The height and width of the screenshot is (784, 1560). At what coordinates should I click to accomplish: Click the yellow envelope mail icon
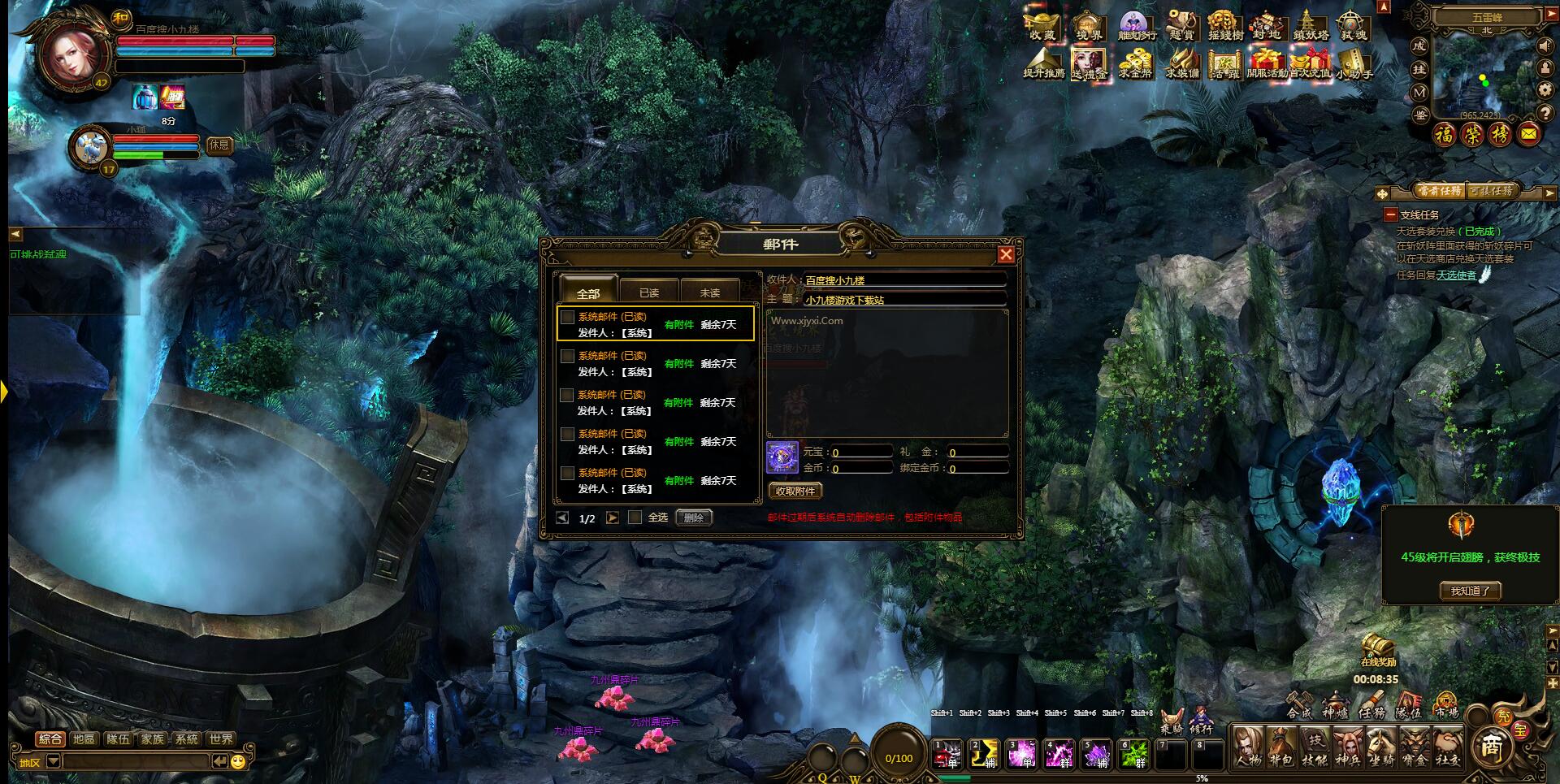[x=1528, y=134]
